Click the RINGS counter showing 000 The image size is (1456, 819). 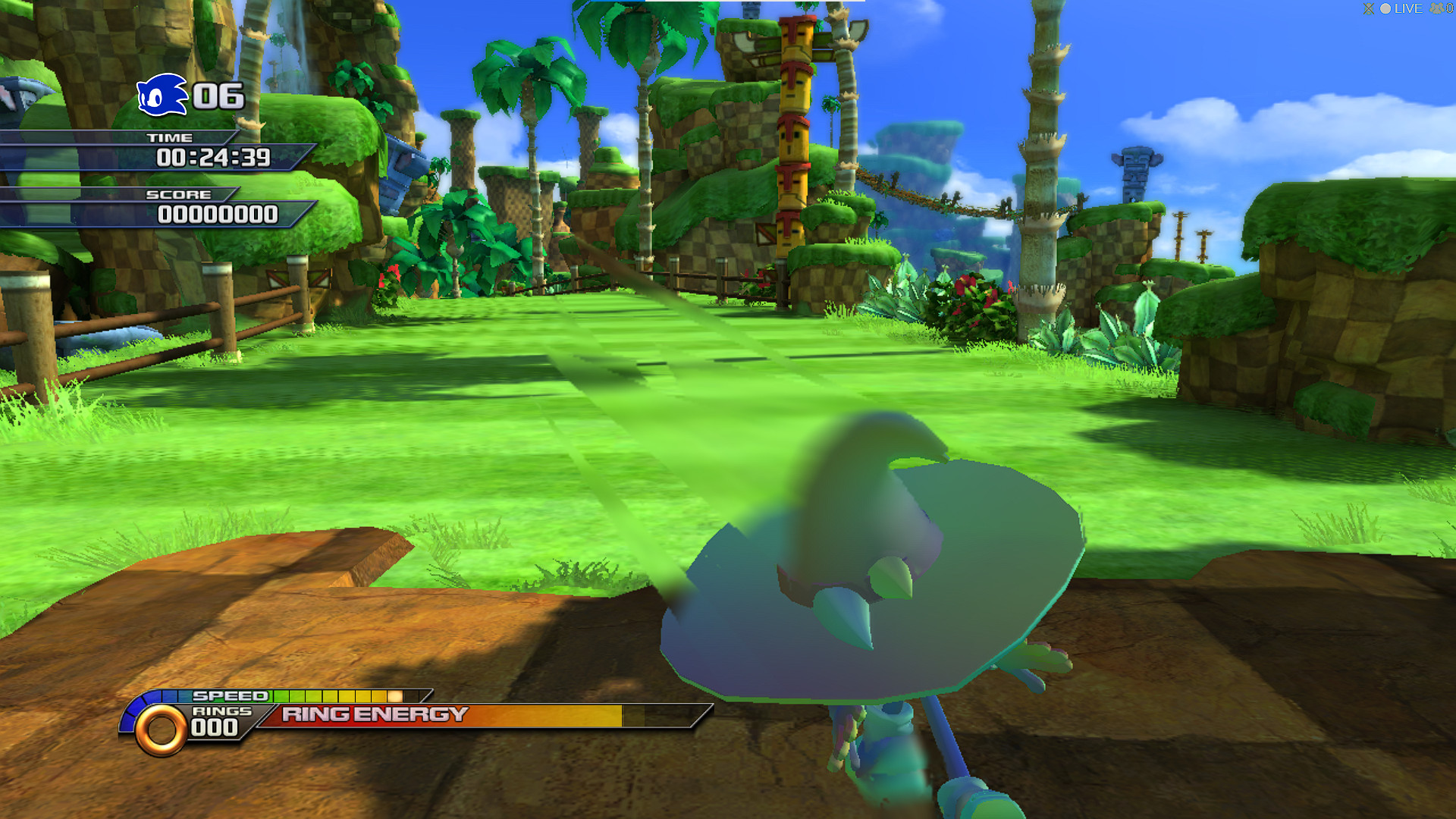[215, 726]
